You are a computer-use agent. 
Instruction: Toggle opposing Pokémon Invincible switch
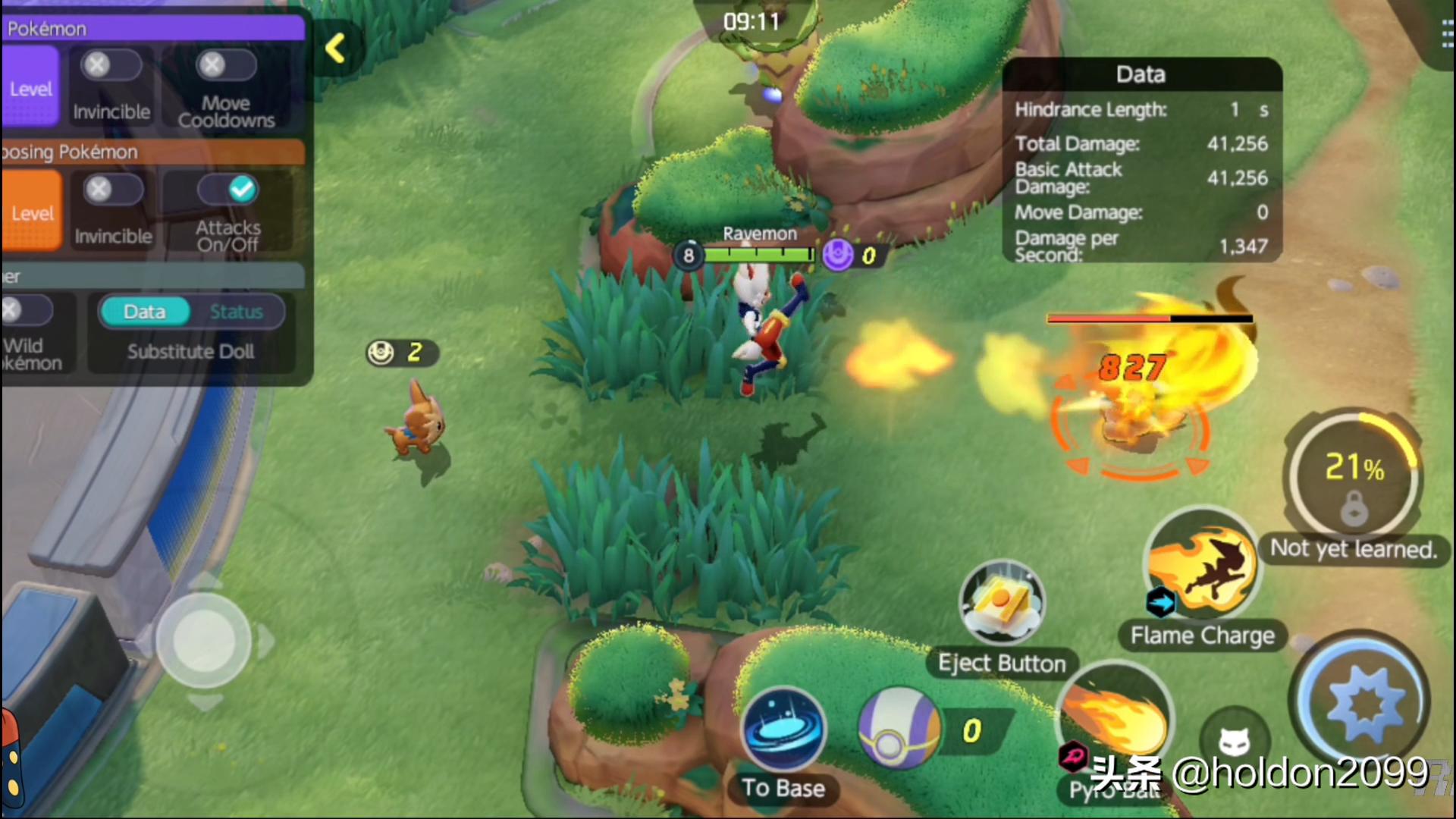coord(112,190)
